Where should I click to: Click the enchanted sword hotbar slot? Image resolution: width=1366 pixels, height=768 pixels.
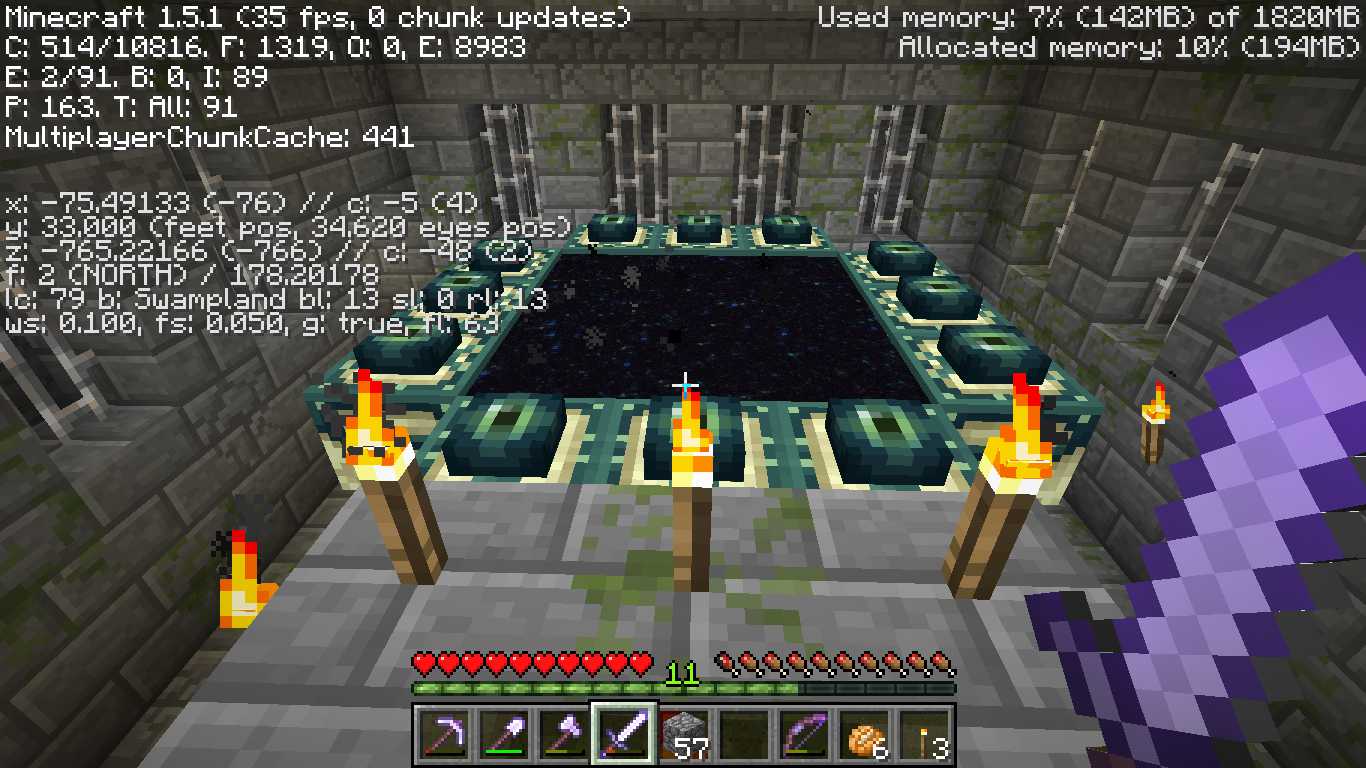624,736
